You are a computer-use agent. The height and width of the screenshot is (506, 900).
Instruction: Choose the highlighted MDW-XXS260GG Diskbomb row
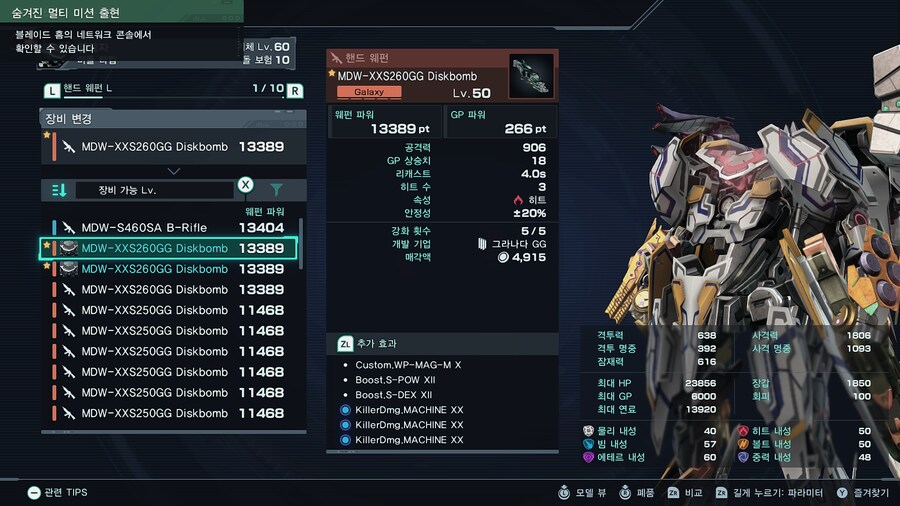[x=172, y=248]
